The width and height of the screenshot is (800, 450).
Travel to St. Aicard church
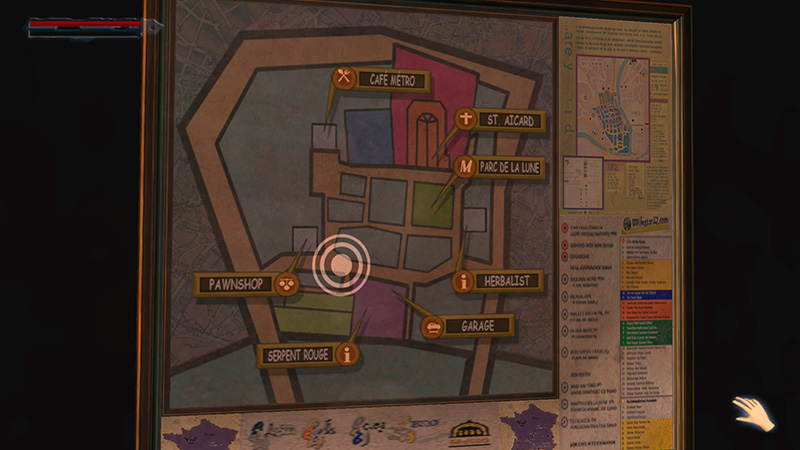[510, 121]
